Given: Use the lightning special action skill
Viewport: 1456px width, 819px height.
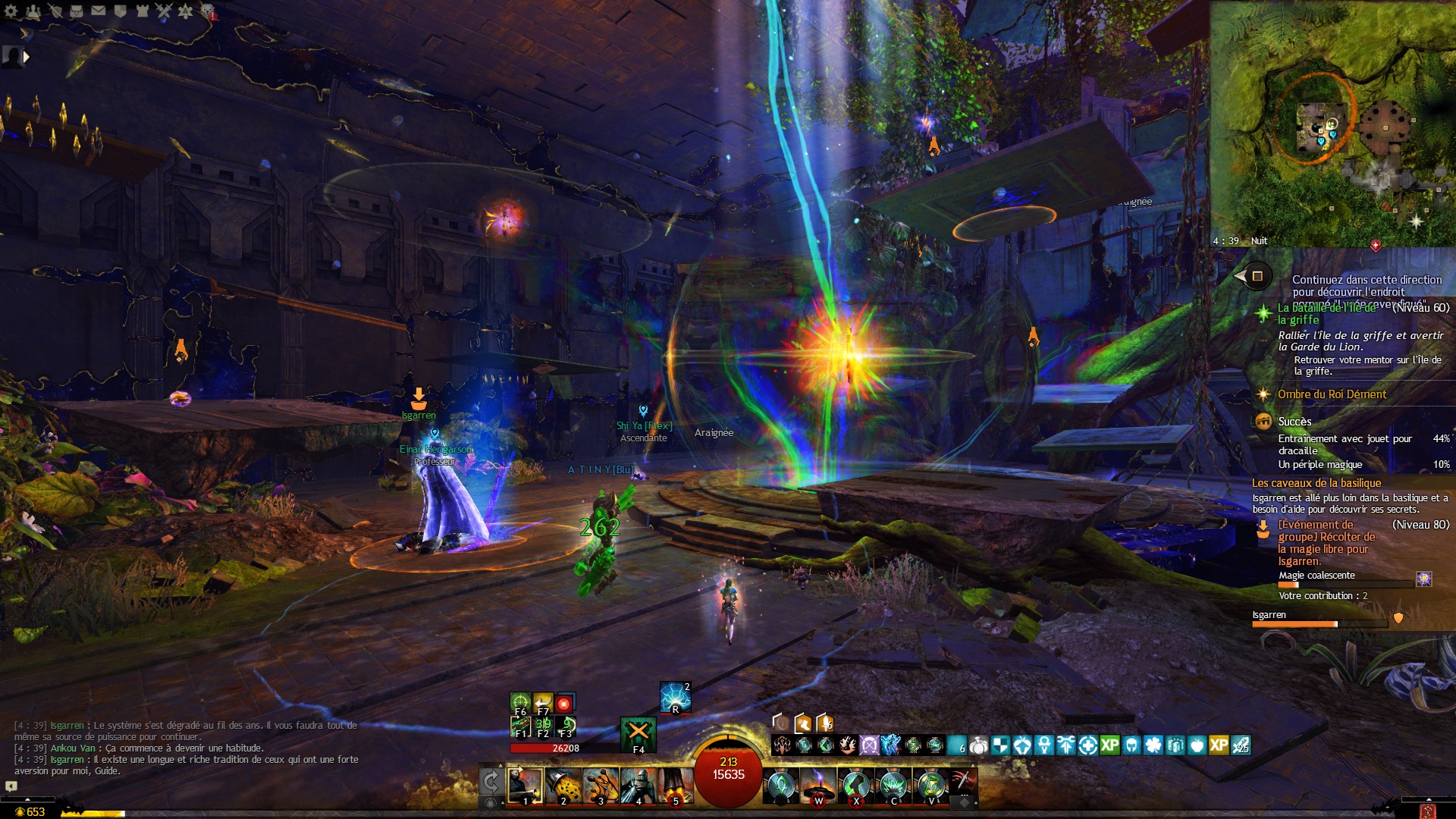Looking at the screenshot, I should tap(674, 698).
